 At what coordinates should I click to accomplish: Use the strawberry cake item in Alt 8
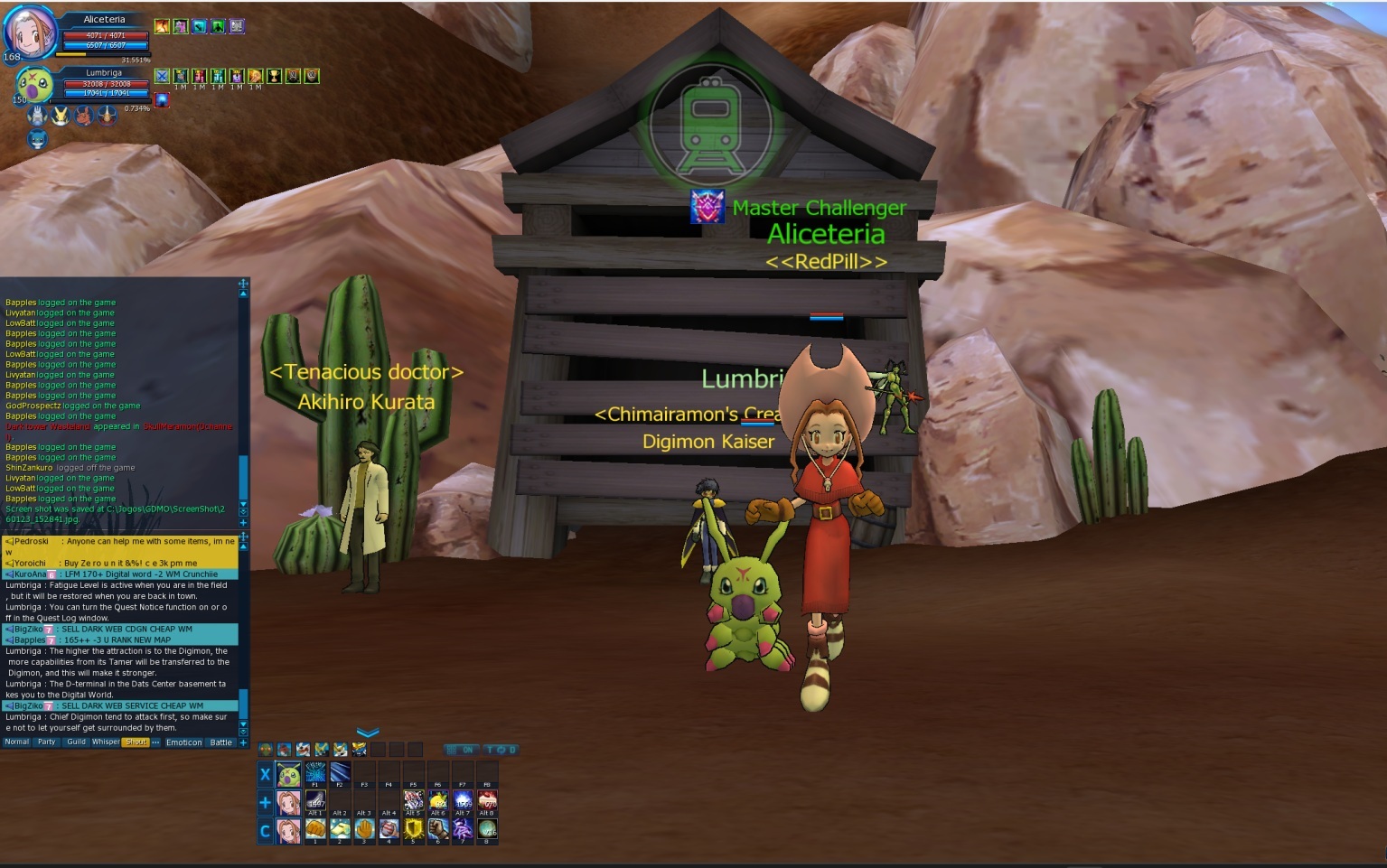[487, 801]
